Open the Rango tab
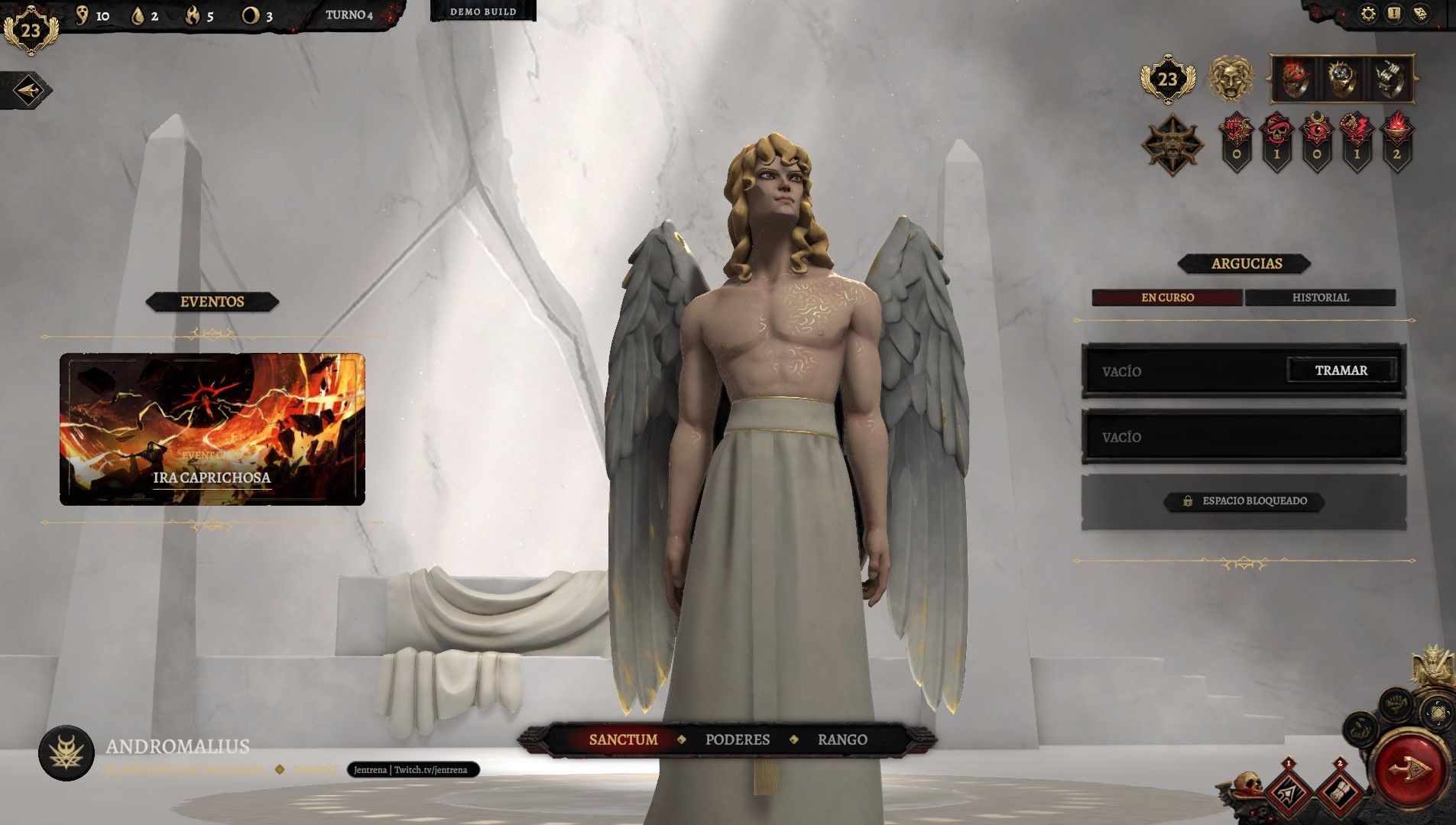 [842, 739]
